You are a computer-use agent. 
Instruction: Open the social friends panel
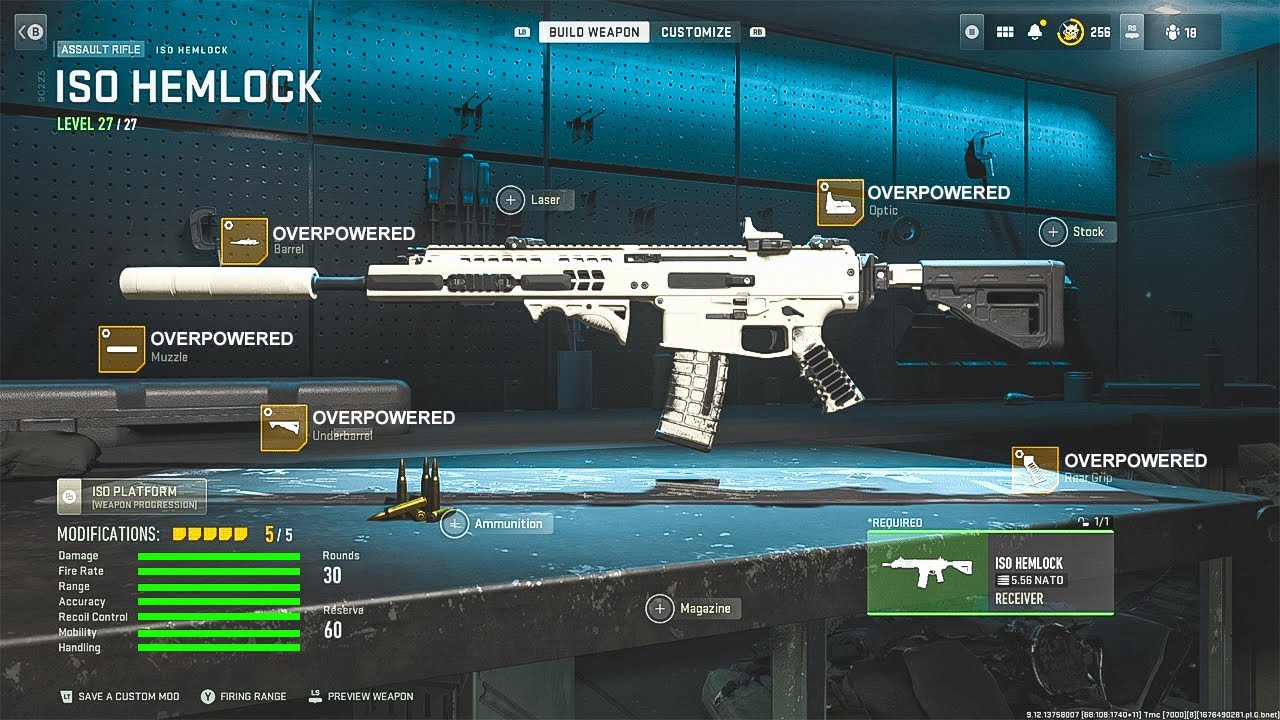[1181, 32]
